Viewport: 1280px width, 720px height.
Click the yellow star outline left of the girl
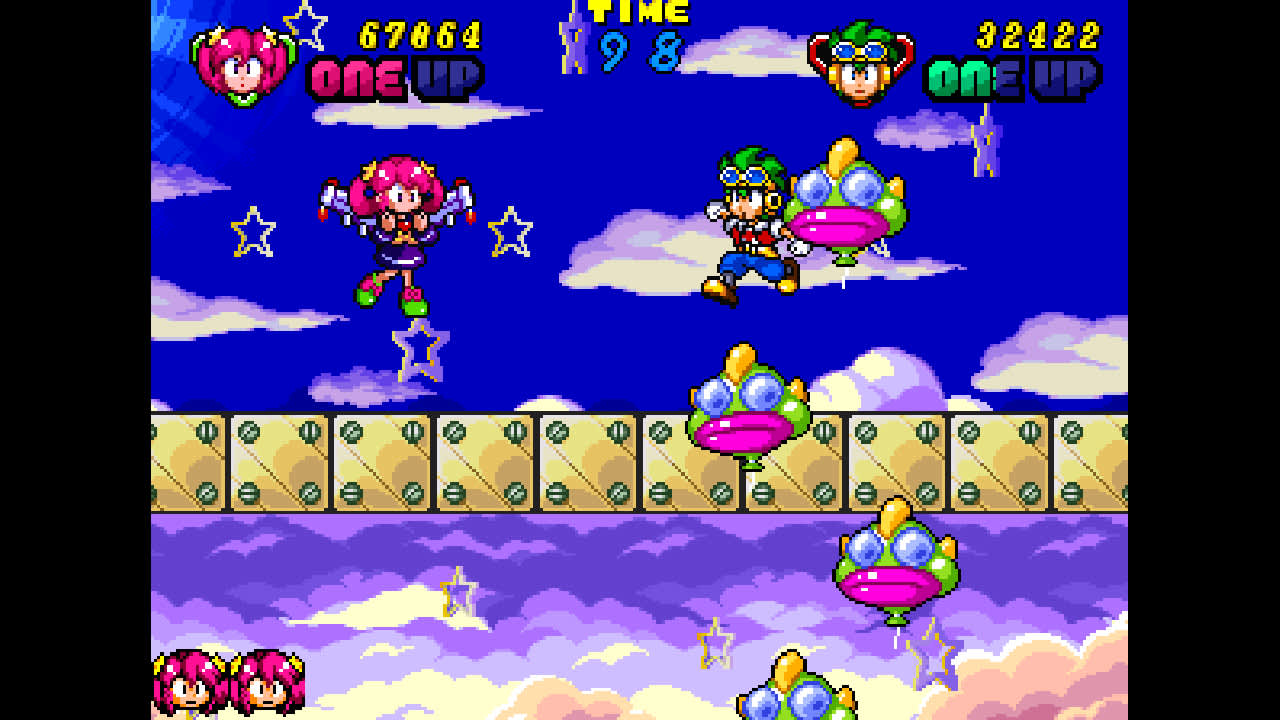click(253, 230)
